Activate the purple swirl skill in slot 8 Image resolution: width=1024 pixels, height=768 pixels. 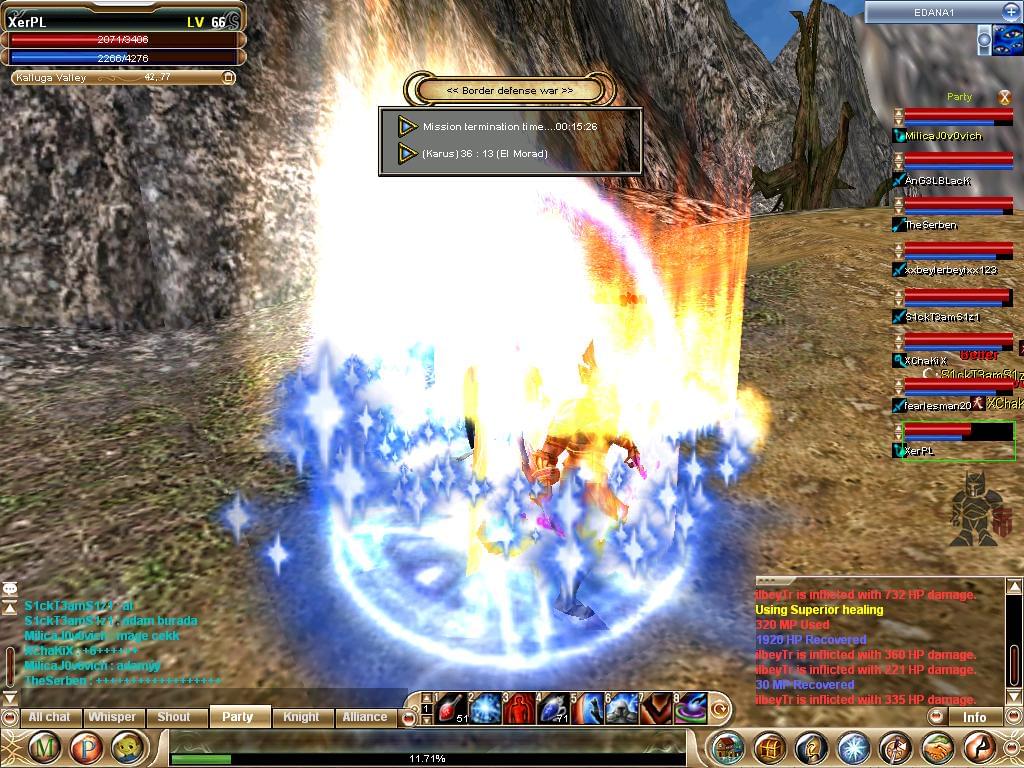(690, 708)
